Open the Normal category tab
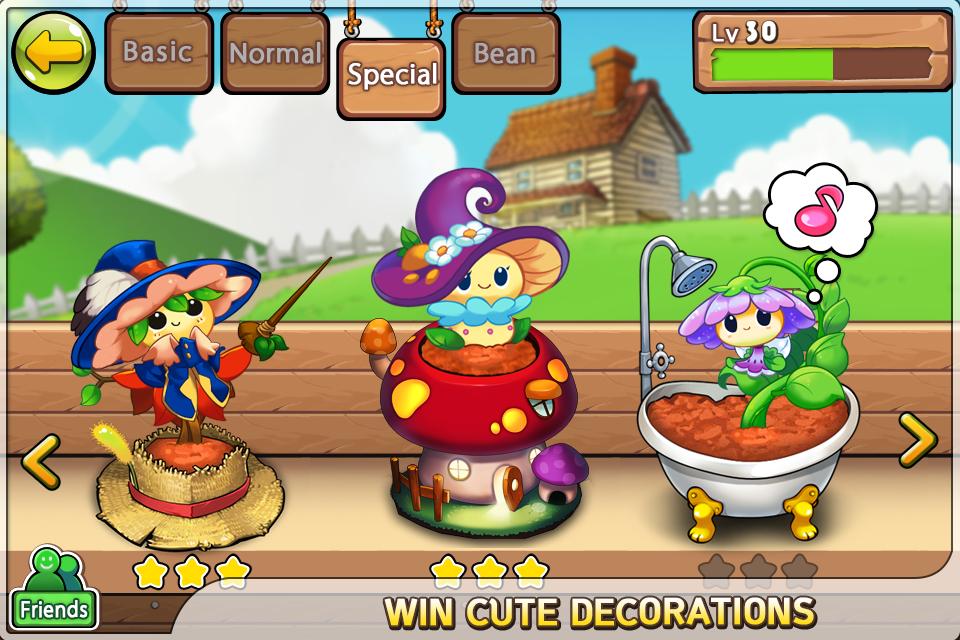960x640 pixels. coord(275,53)
